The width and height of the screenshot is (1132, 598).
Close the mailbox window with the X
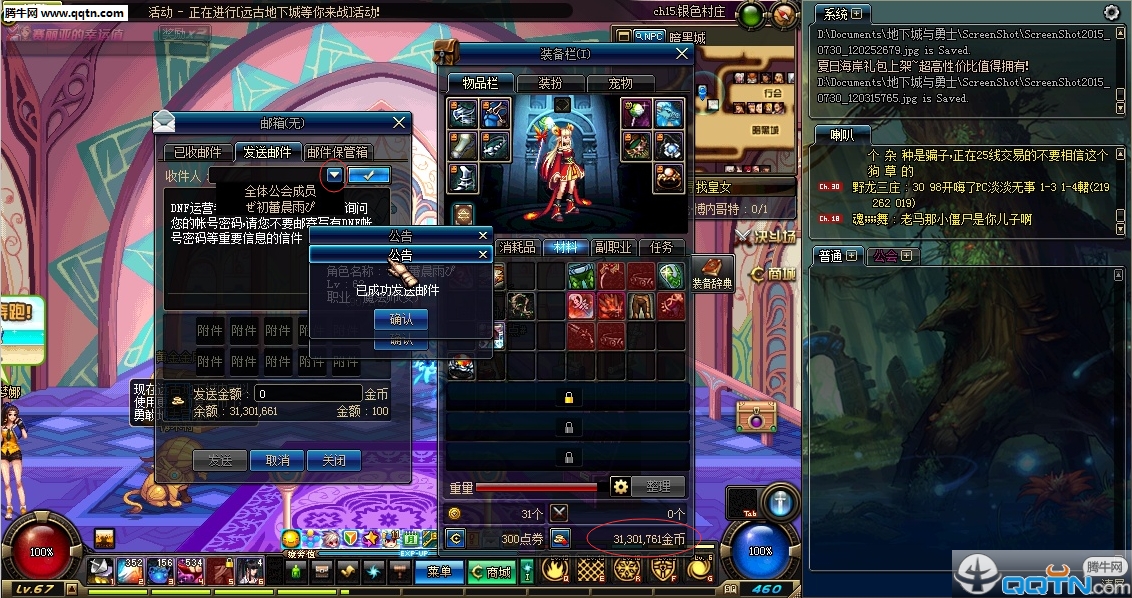pyautogui.click(x=399, y=123)
